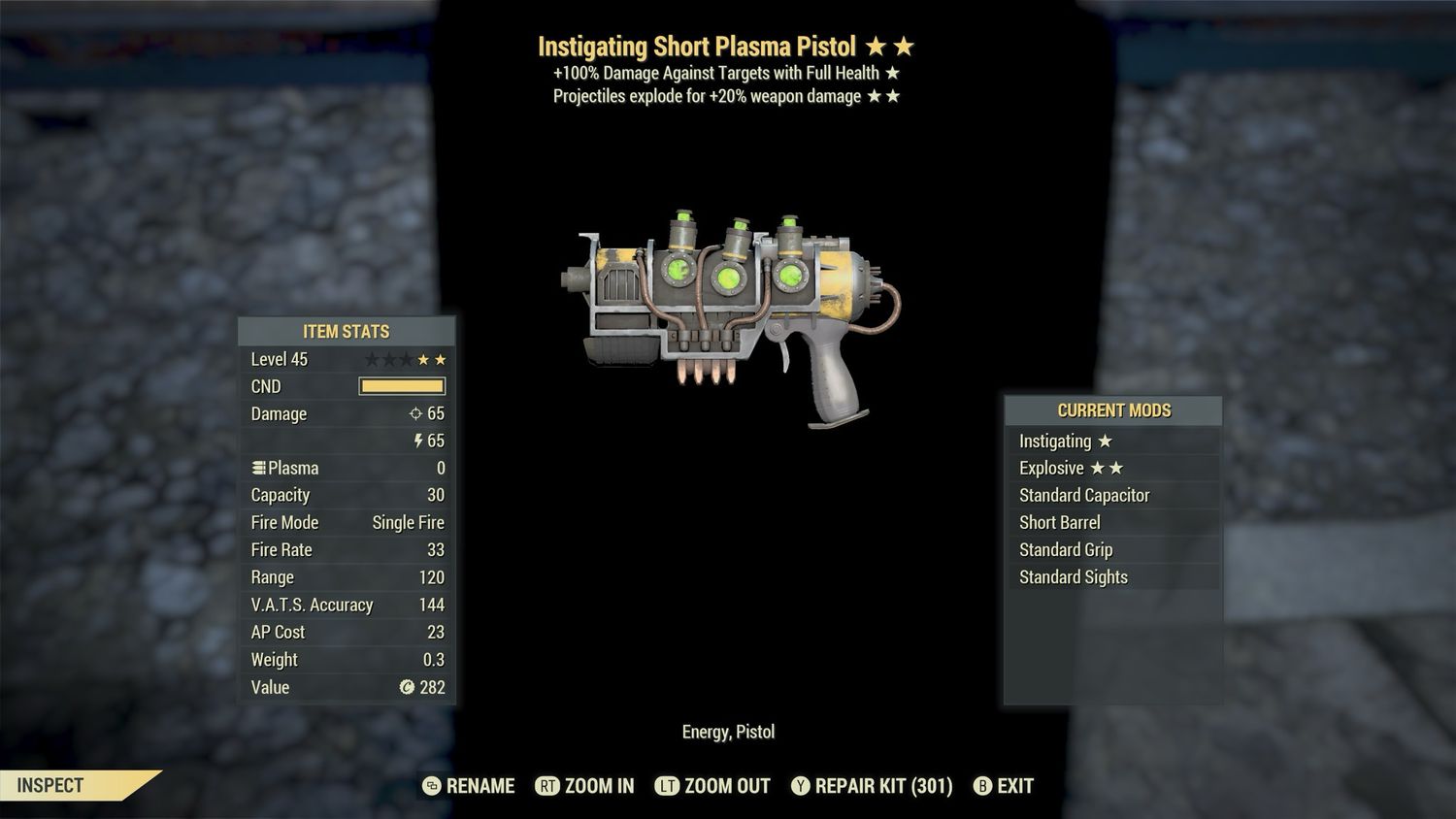The image size is (1456, 819).
Task: Click the Y button icon beside Repair Kit
Action: (x=802, y=786)
